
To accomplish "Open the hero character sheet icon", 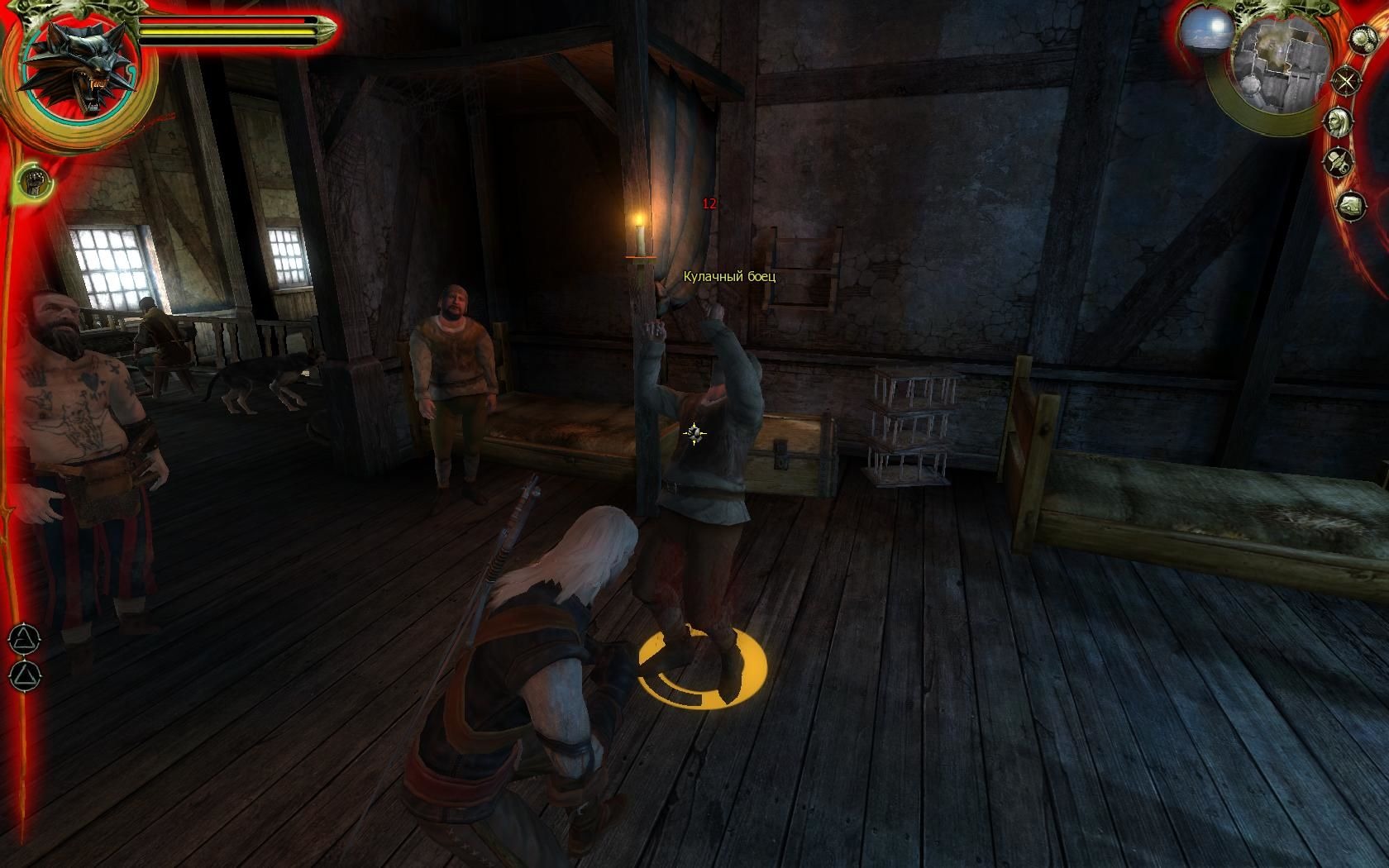I will click(x=1336, y=122).
